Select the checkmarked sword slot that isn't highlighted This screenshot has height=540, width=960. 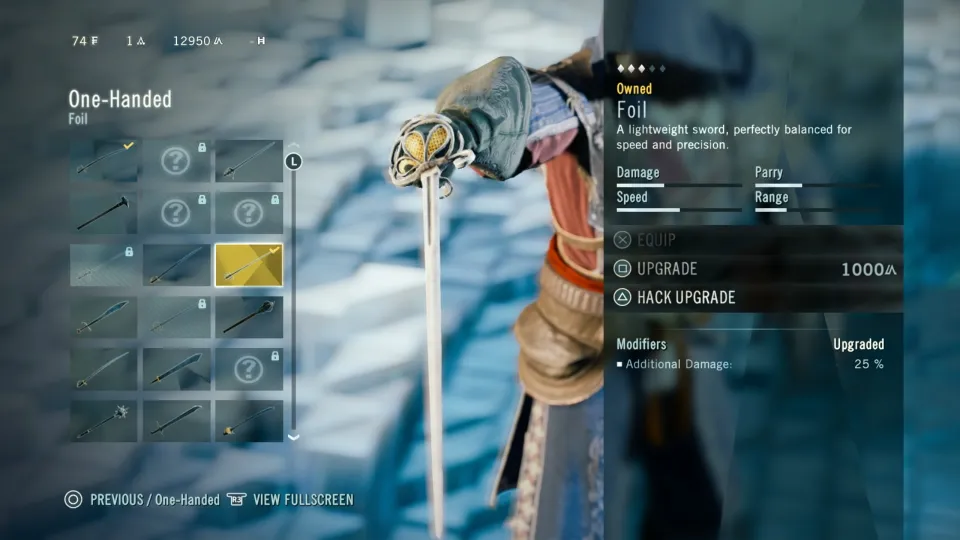coord(105,160)
